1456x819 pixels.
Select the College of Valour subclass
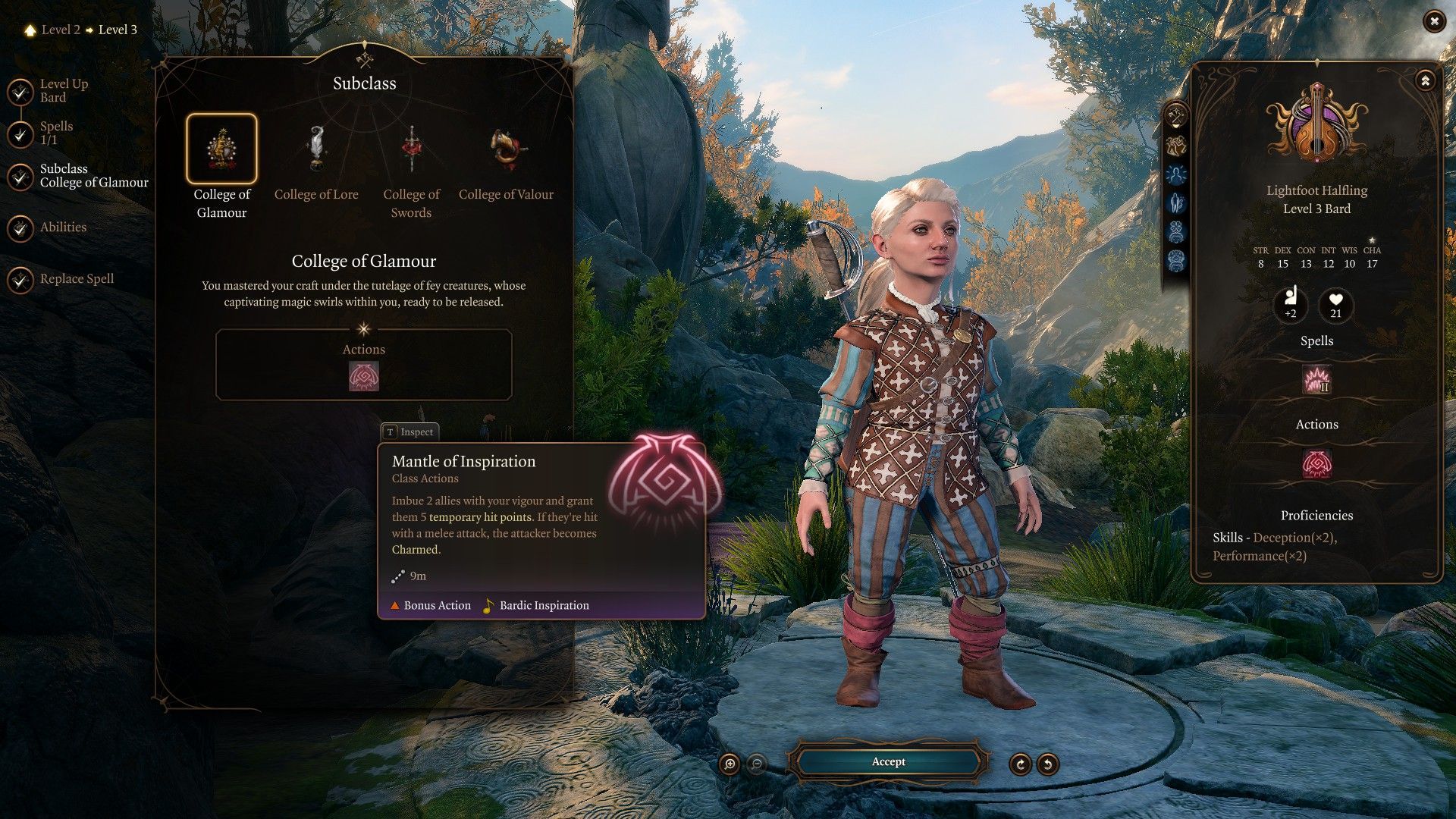(x=506, y=149)
